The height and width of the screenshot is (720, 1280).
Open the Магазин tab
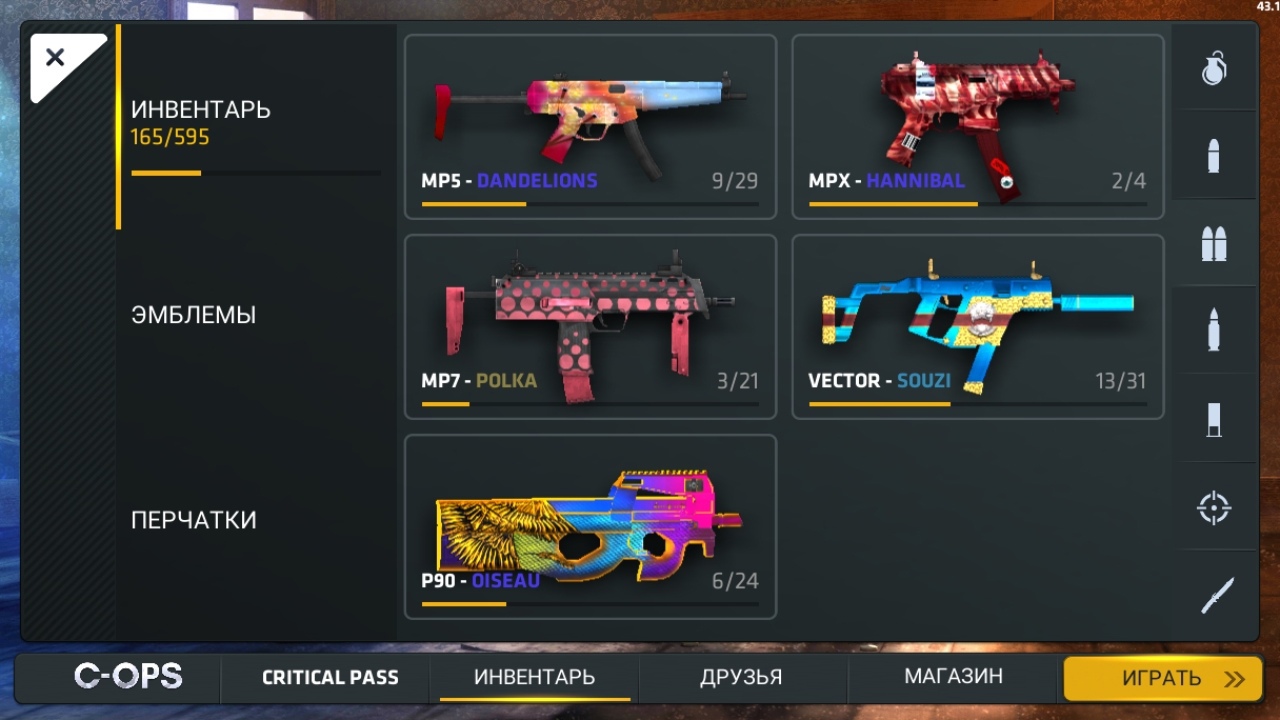coord(953,678)
